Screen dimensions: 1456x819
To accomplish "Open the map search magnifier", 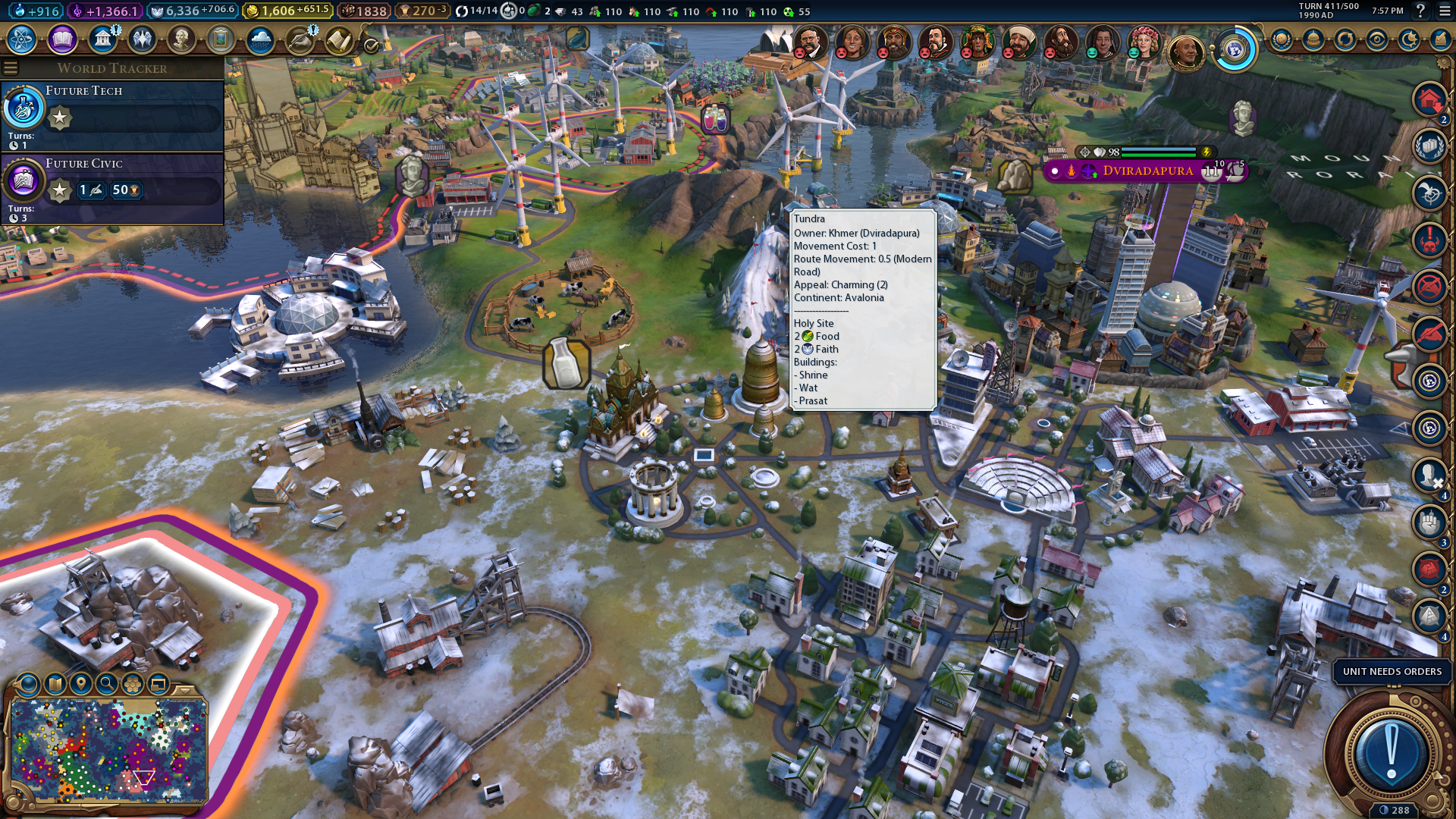I will click(x=107, y=685).
